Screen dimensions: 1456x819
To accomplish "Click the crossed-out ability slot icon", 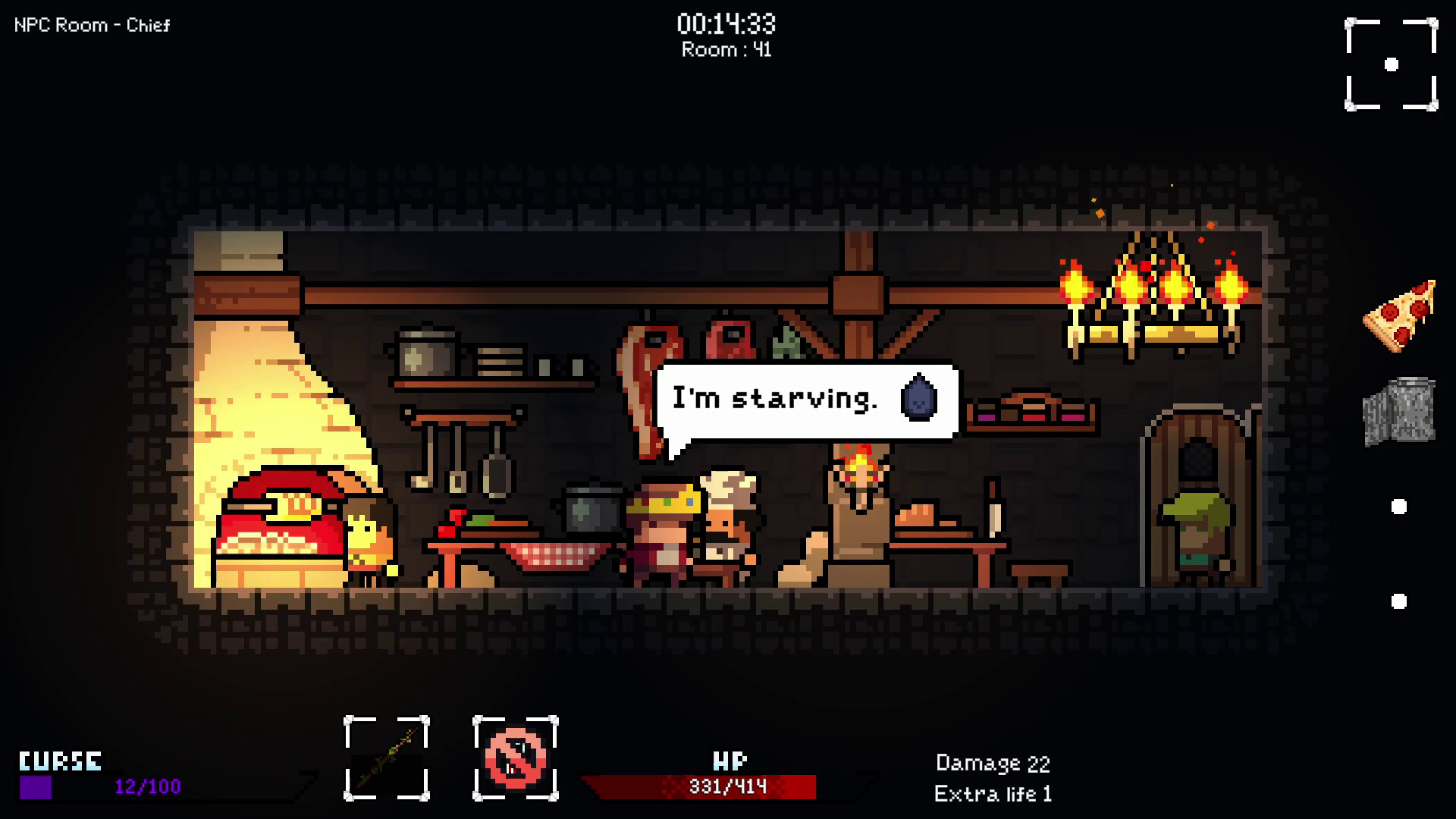I will (515, 758).
